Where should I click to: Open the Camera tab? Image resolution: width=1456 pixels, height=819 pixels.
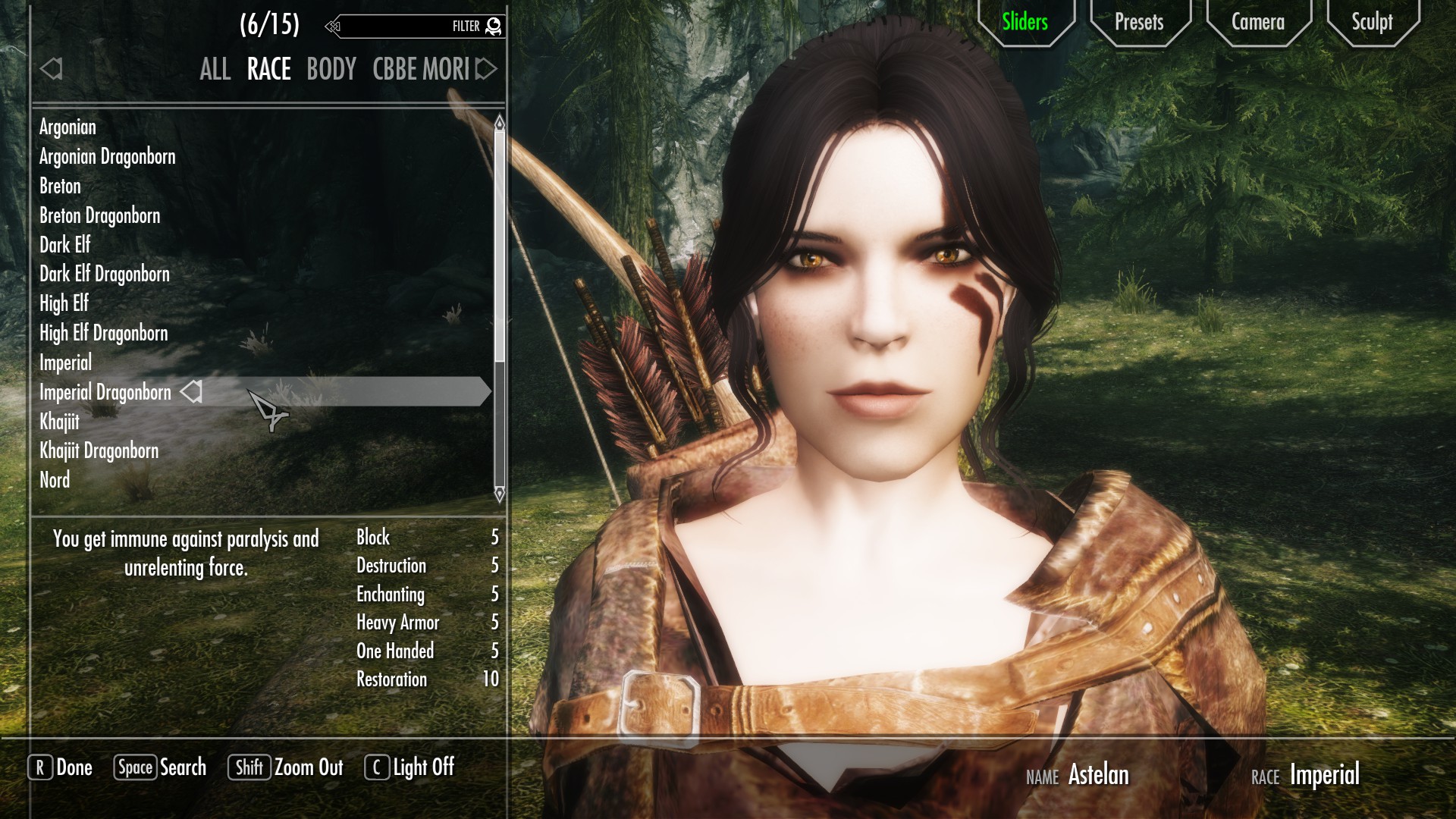(x=1257, y=22)
